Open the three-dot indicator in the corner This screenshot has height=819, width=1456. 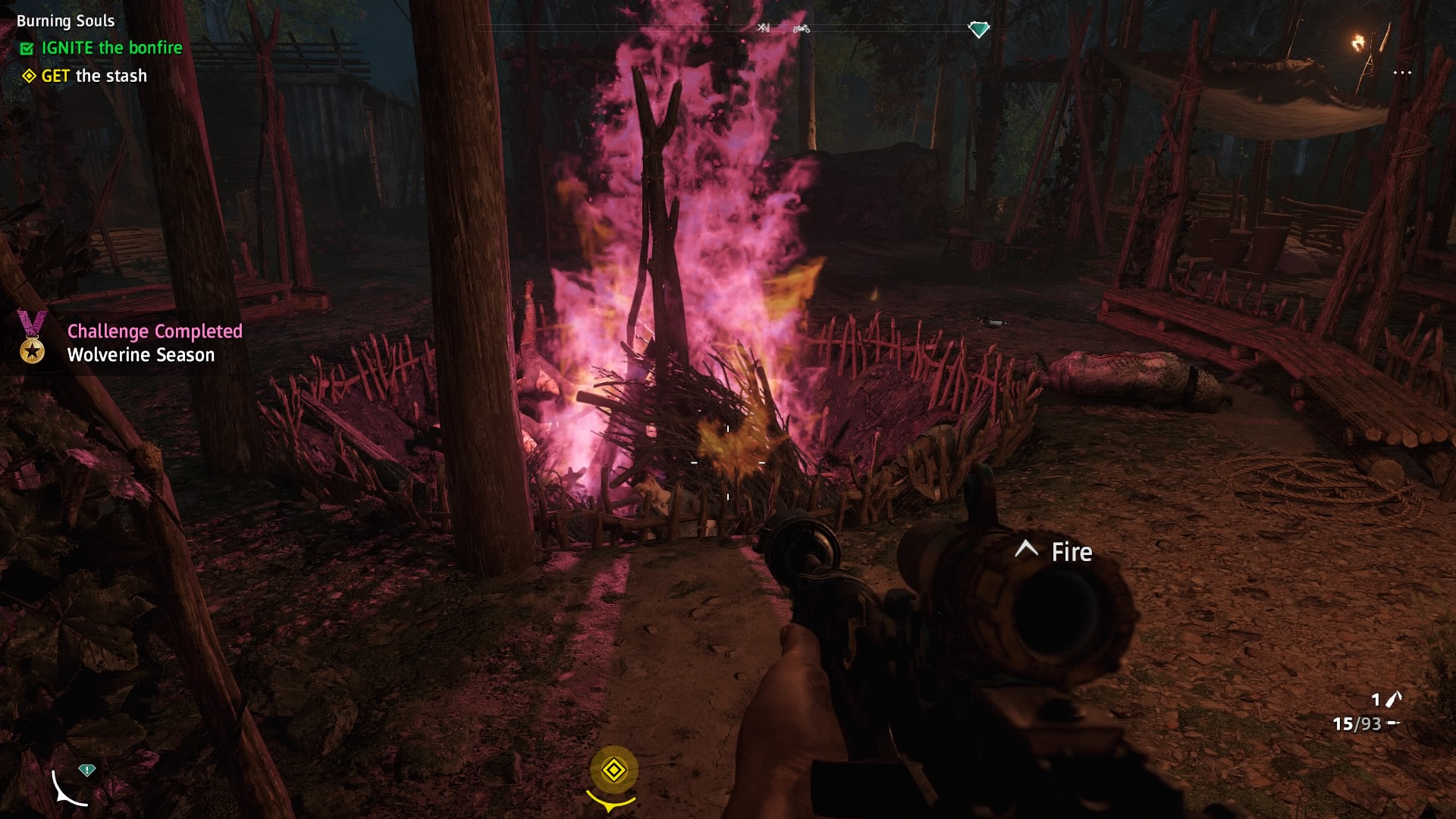[x=1402, y=73]
